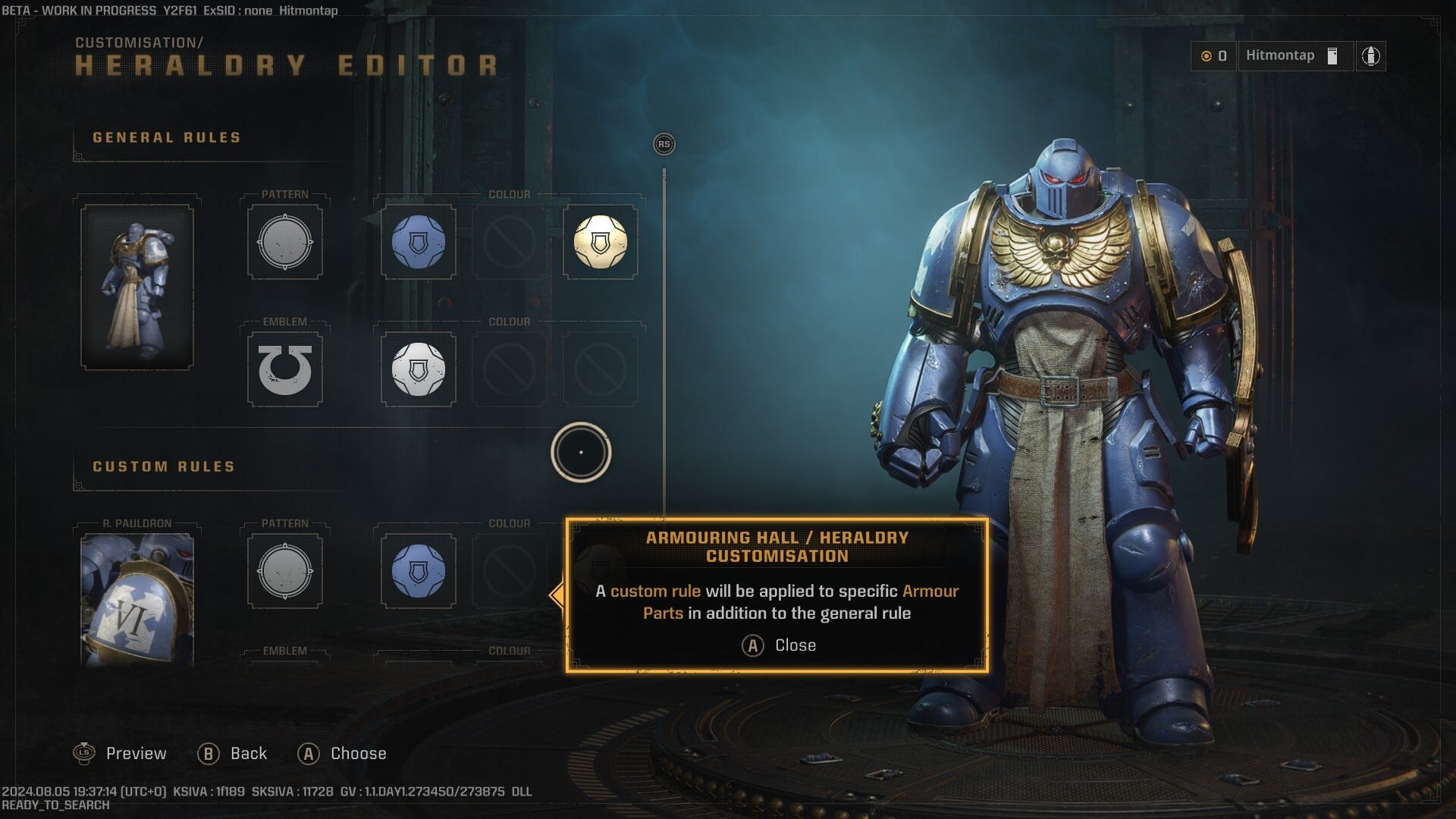This screenshot has width=1456, height=819.
Task: Open the Ultramarines emblem slot
Action: [x=285, y=370]
